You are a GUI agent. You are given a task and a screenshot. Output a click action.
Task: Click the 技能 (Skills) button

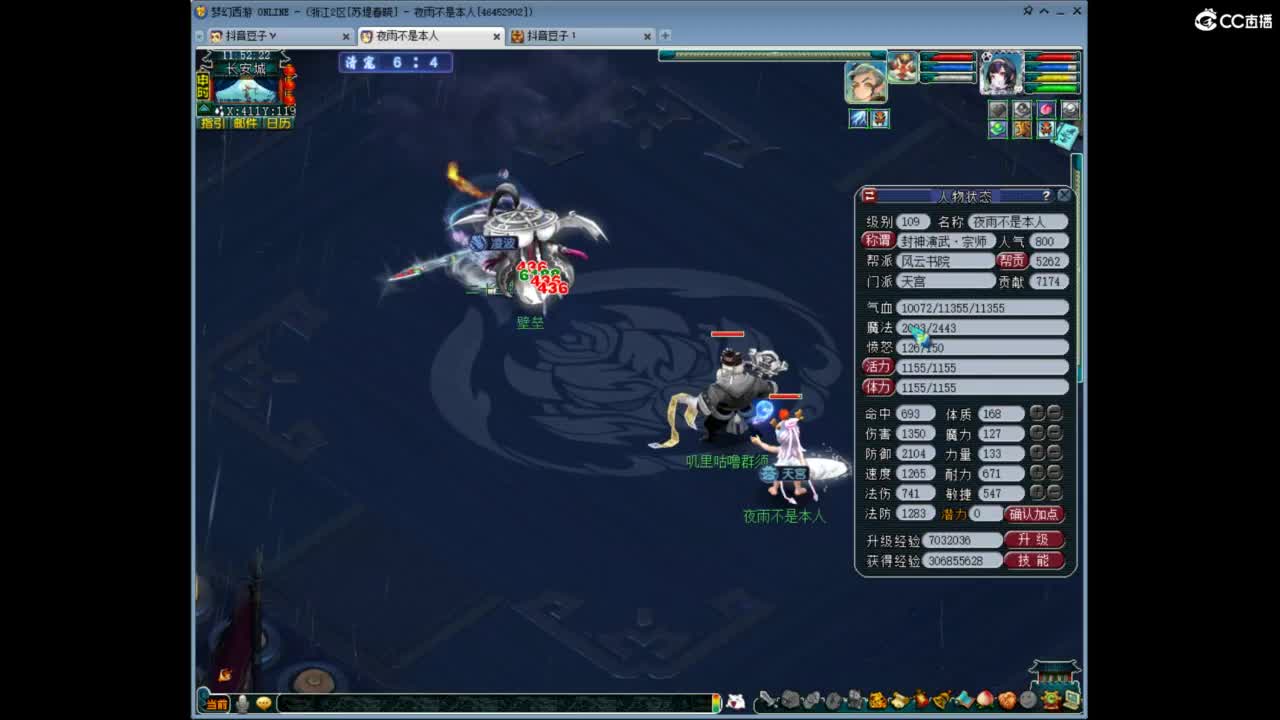click(x=1035, y=560)
